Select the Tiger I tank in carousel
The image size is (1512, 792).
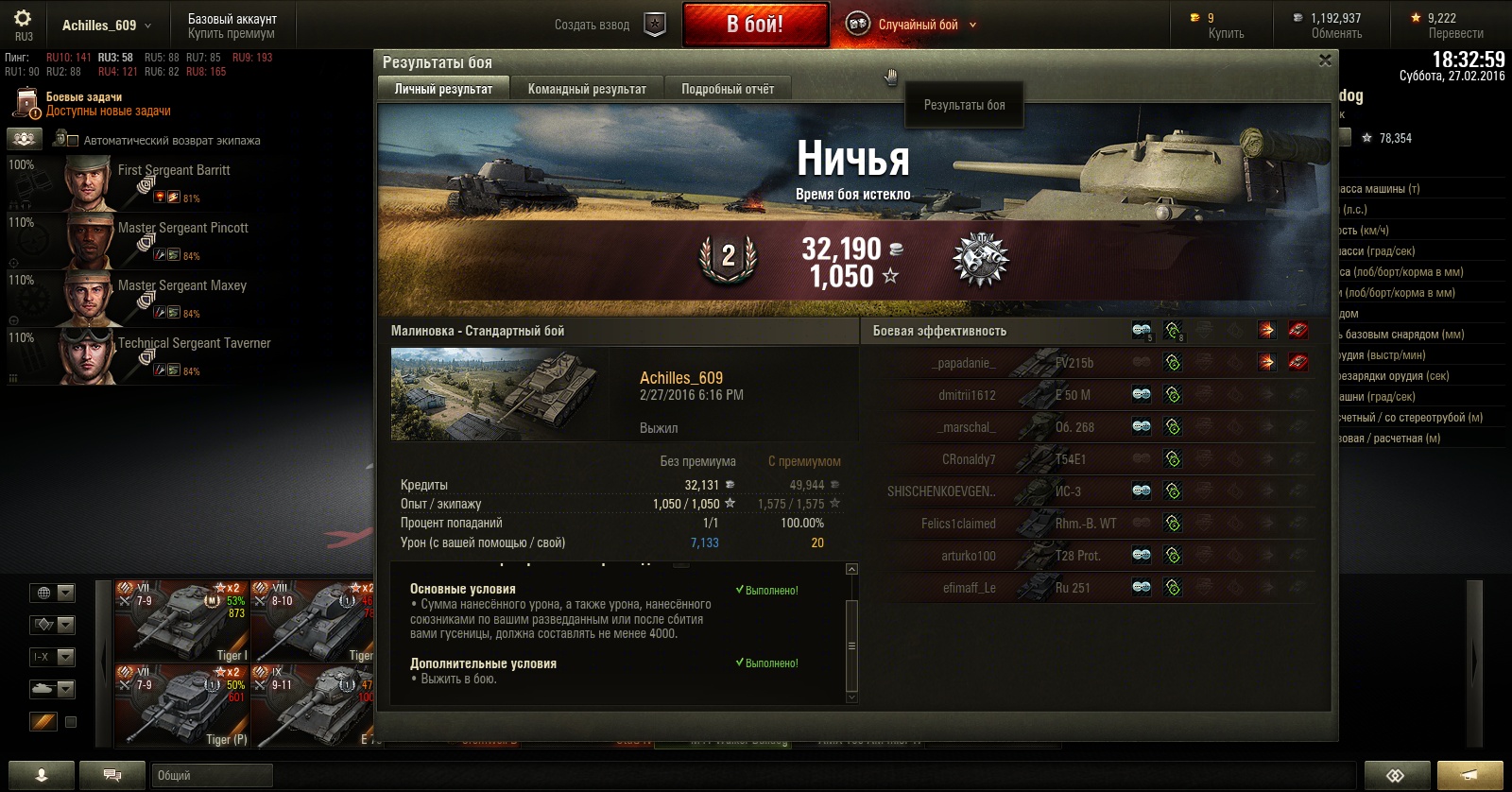coord(181,622)
